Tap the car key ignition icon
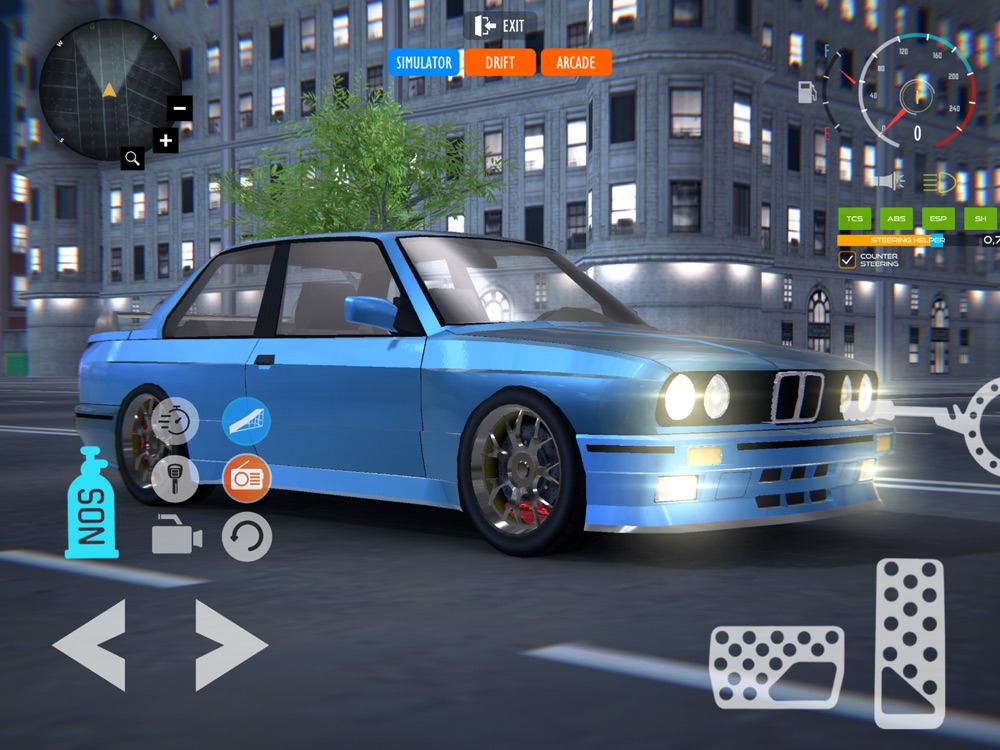The height and width of the screenshot is (750, 1000). 175,479
